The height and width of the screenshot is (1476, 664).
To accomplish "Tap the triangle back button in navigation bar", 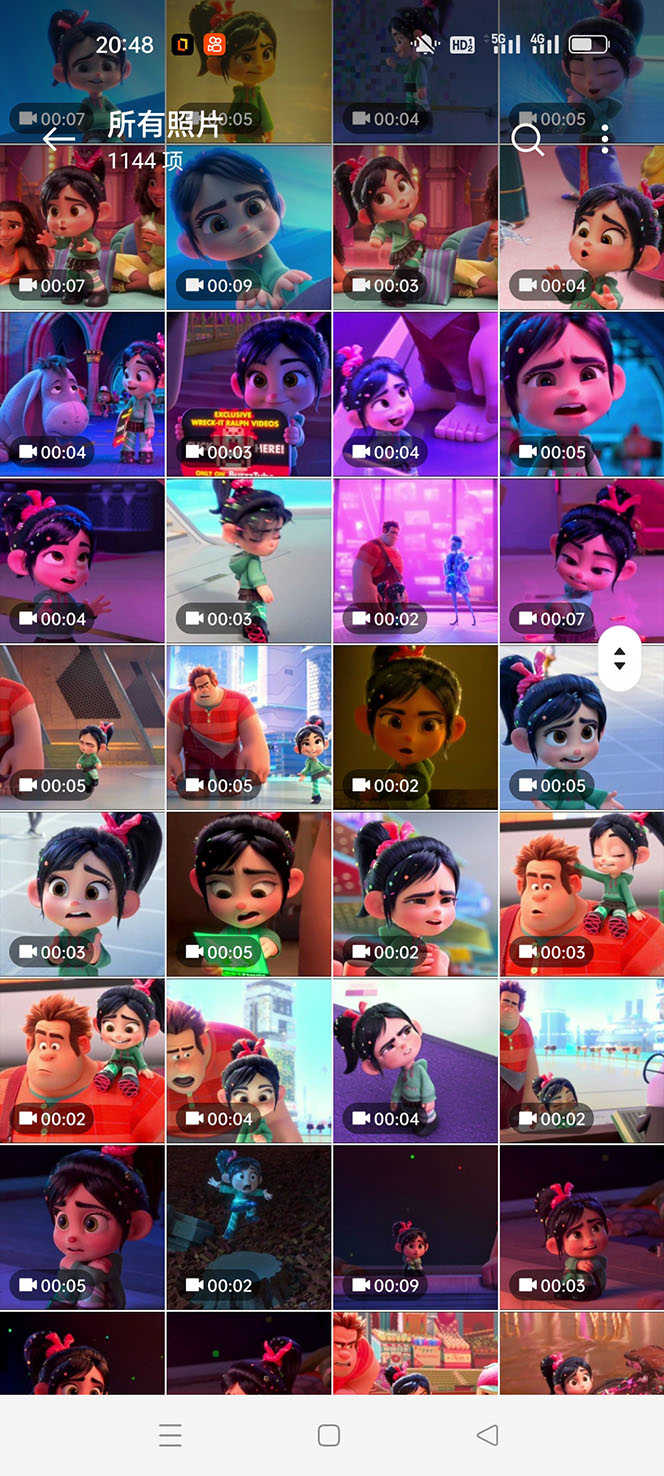I will [x=487, y=1435].
